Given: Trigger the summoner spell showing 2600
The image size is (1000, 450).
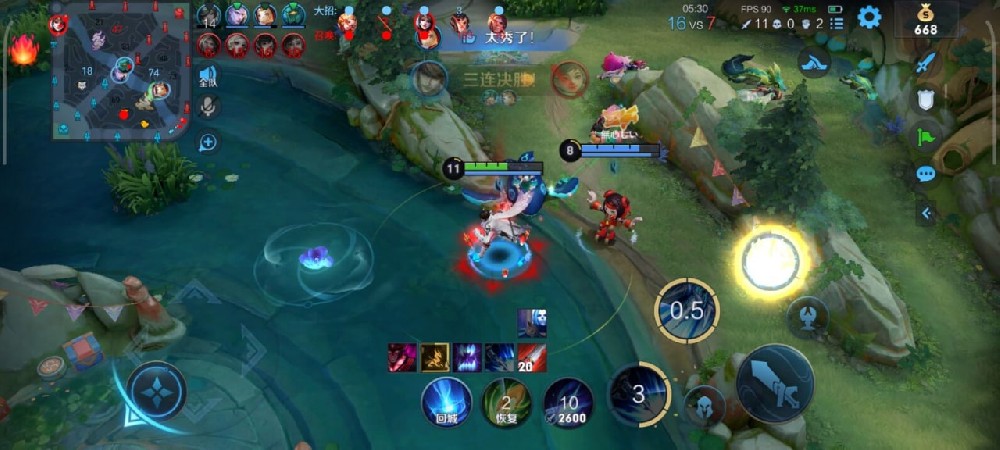Looking at the screenshot, I should (x=568, y=402).
